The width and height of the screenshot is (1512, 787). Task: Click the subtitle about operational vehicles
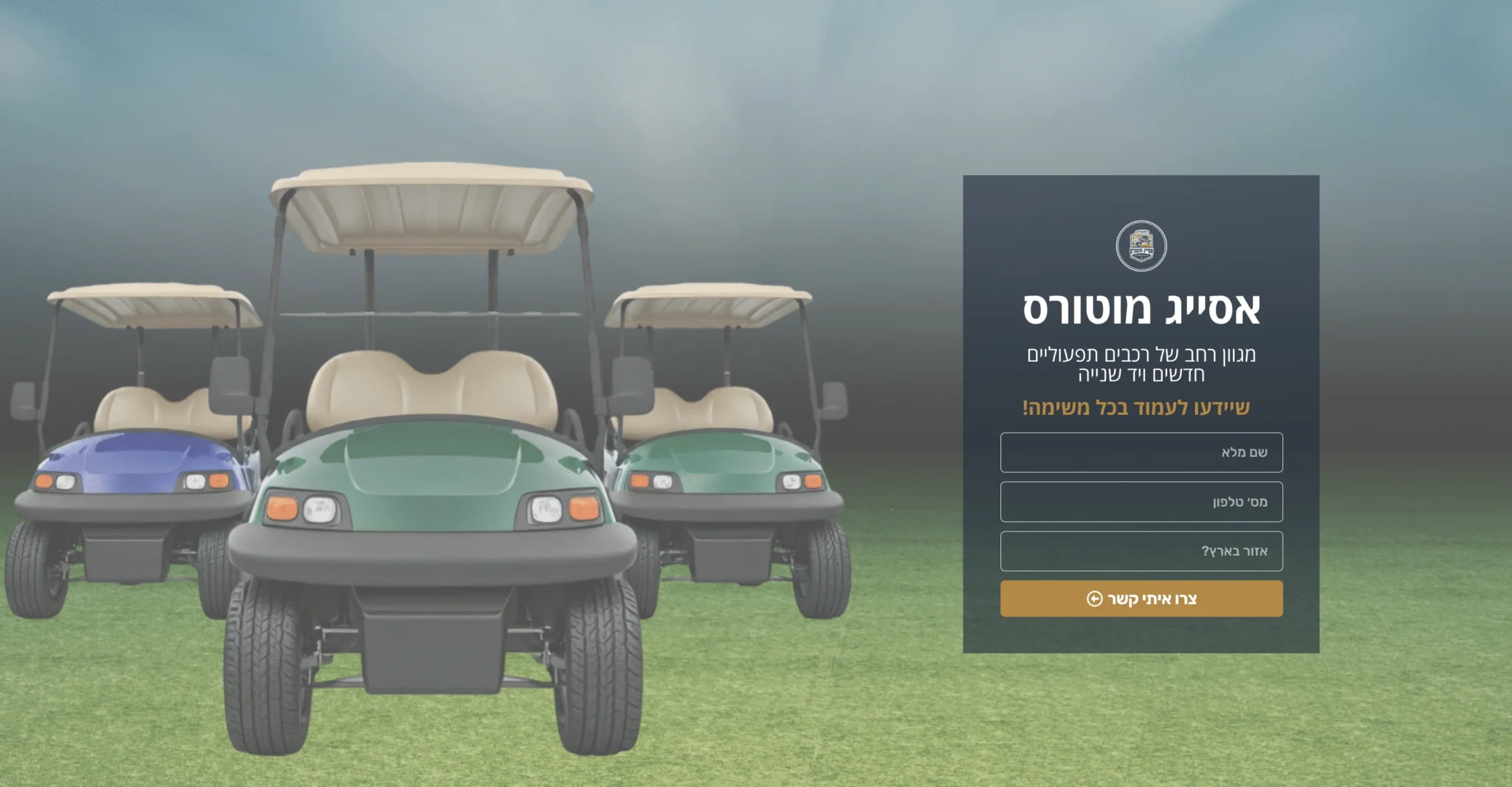[x=1141, y=366]
